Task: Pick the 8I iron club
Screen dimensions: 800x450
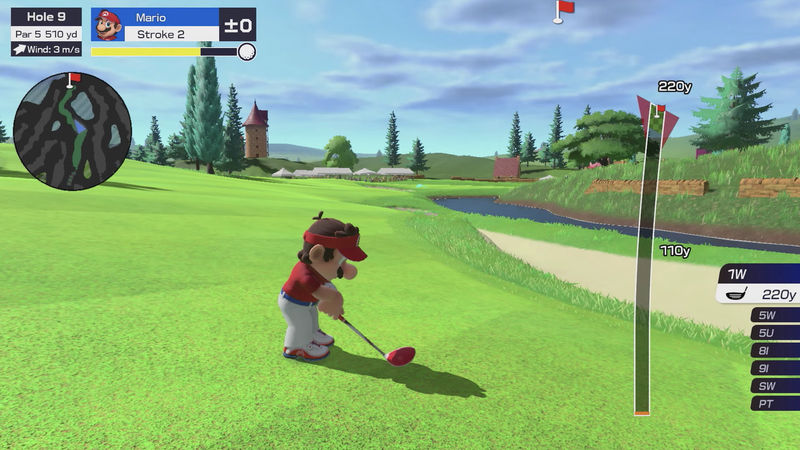Action: tap(773, 351)
